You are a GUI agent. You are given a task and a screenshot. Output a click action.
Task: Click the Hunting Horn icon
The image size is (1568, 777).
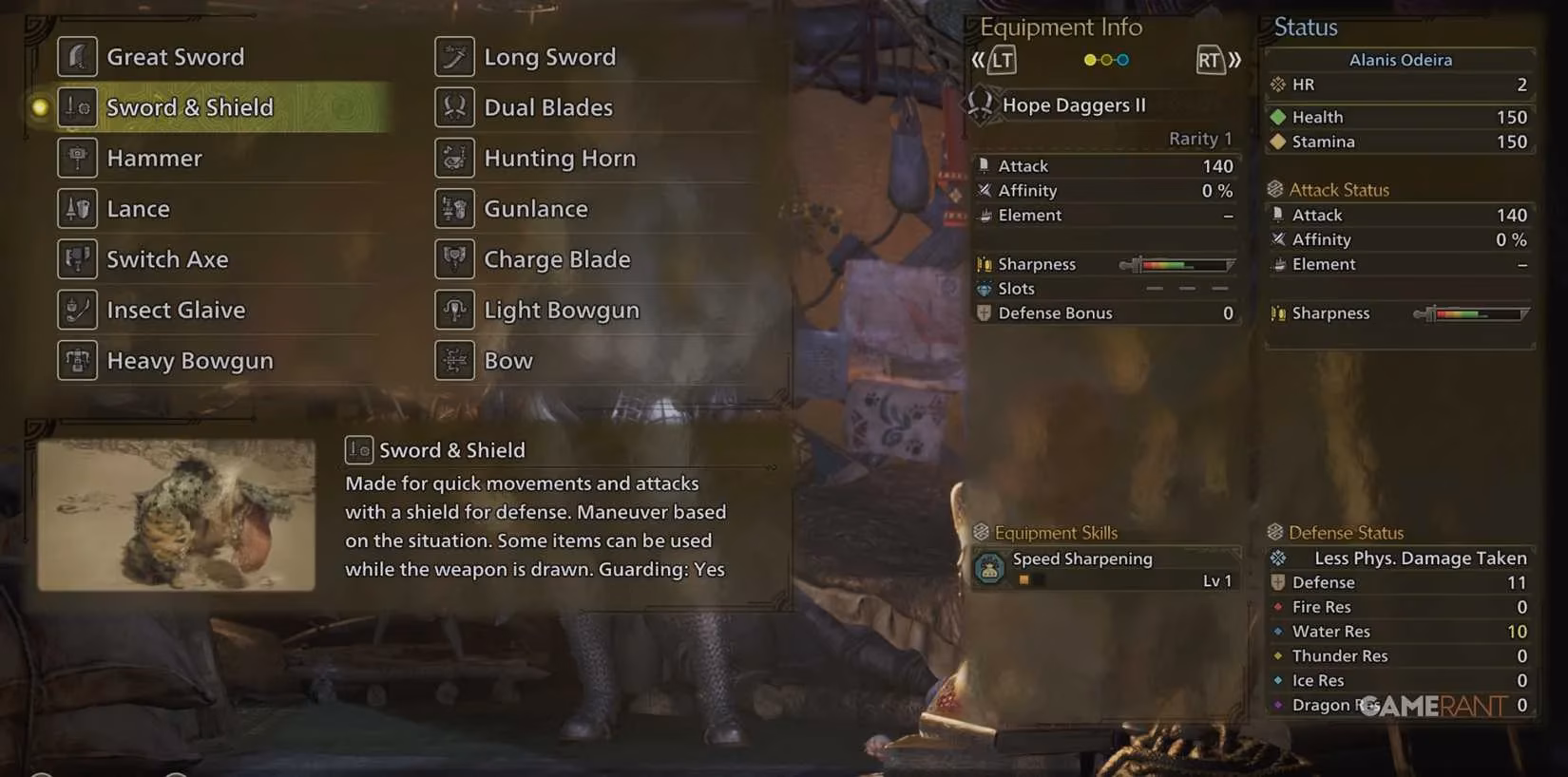pos(454,158)
